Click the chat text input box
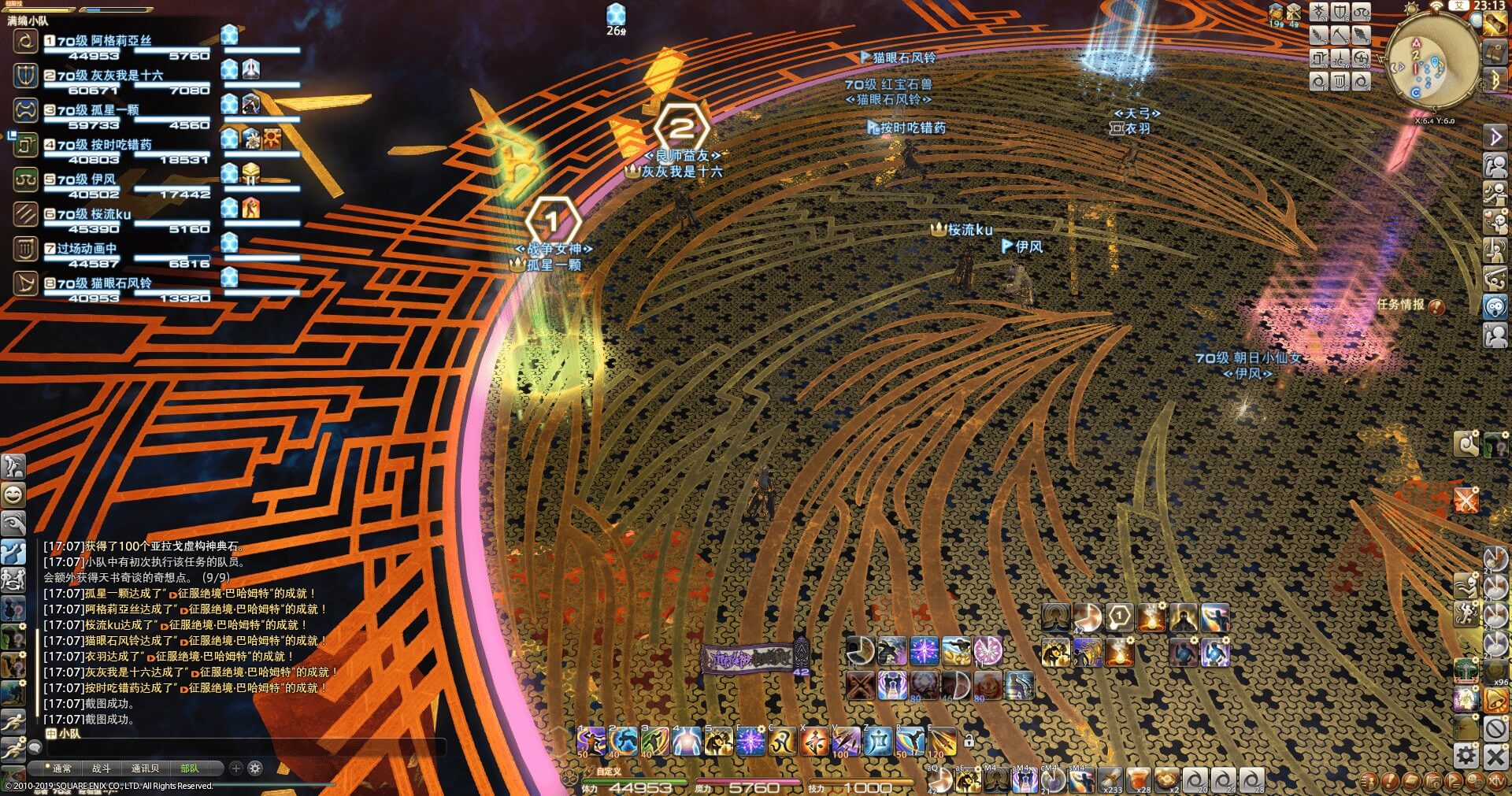 click(236, 746)
